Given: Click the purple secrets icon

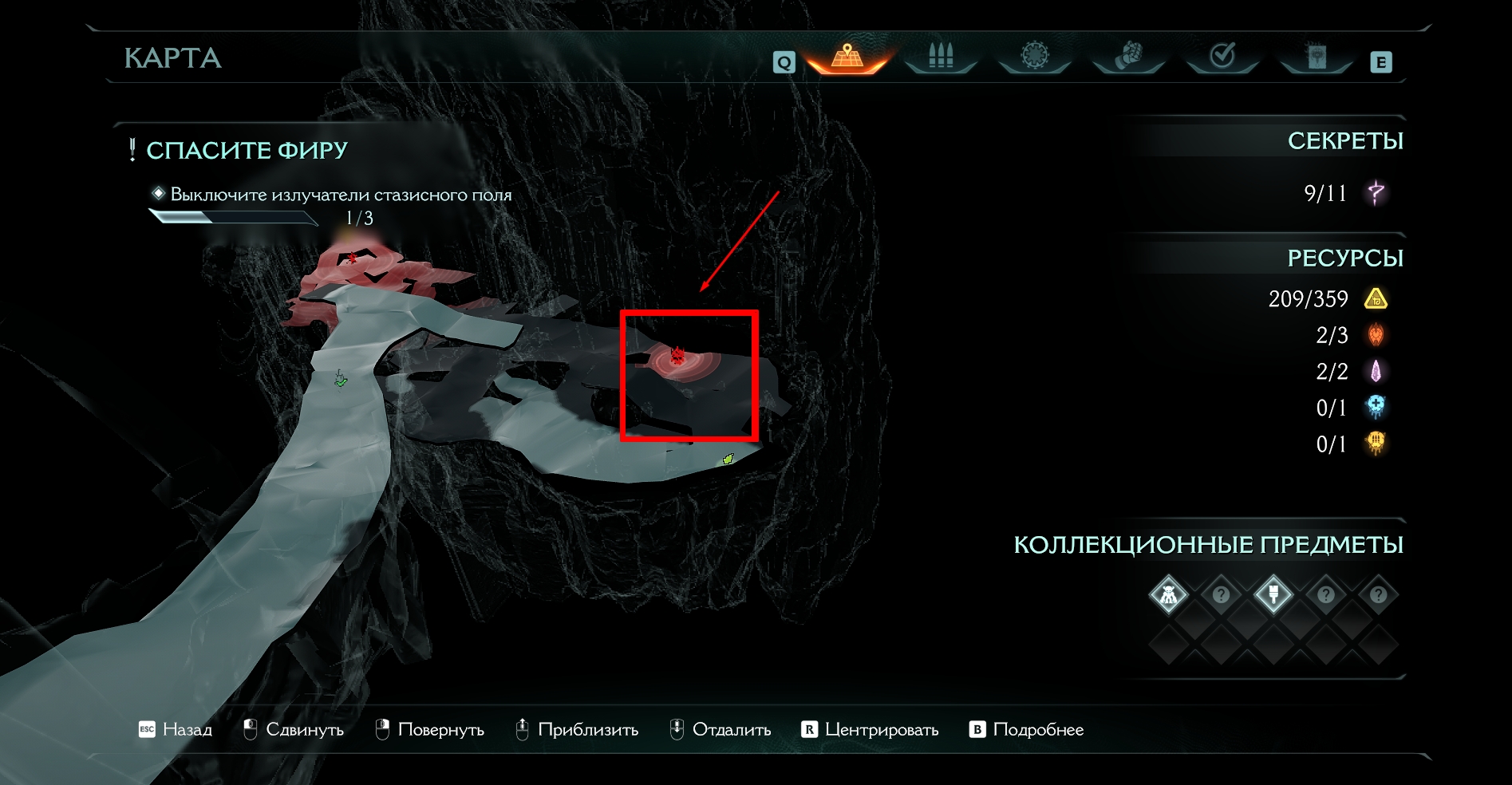Looking at the screenshot, I should [1376, 192].
